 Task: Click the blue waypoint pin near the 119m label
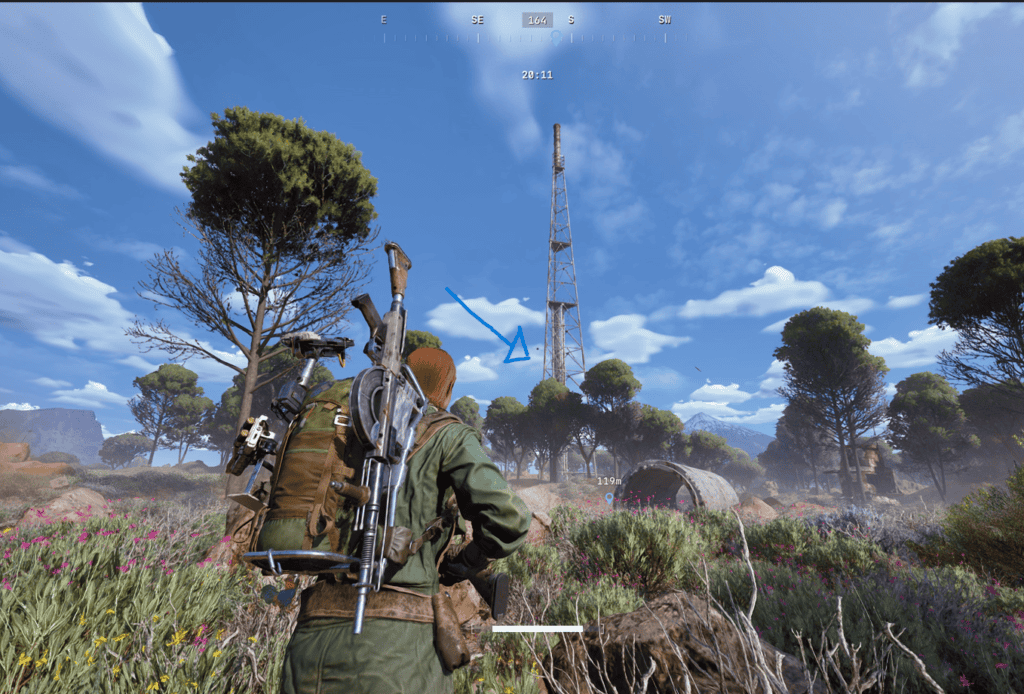click(608, 497)
